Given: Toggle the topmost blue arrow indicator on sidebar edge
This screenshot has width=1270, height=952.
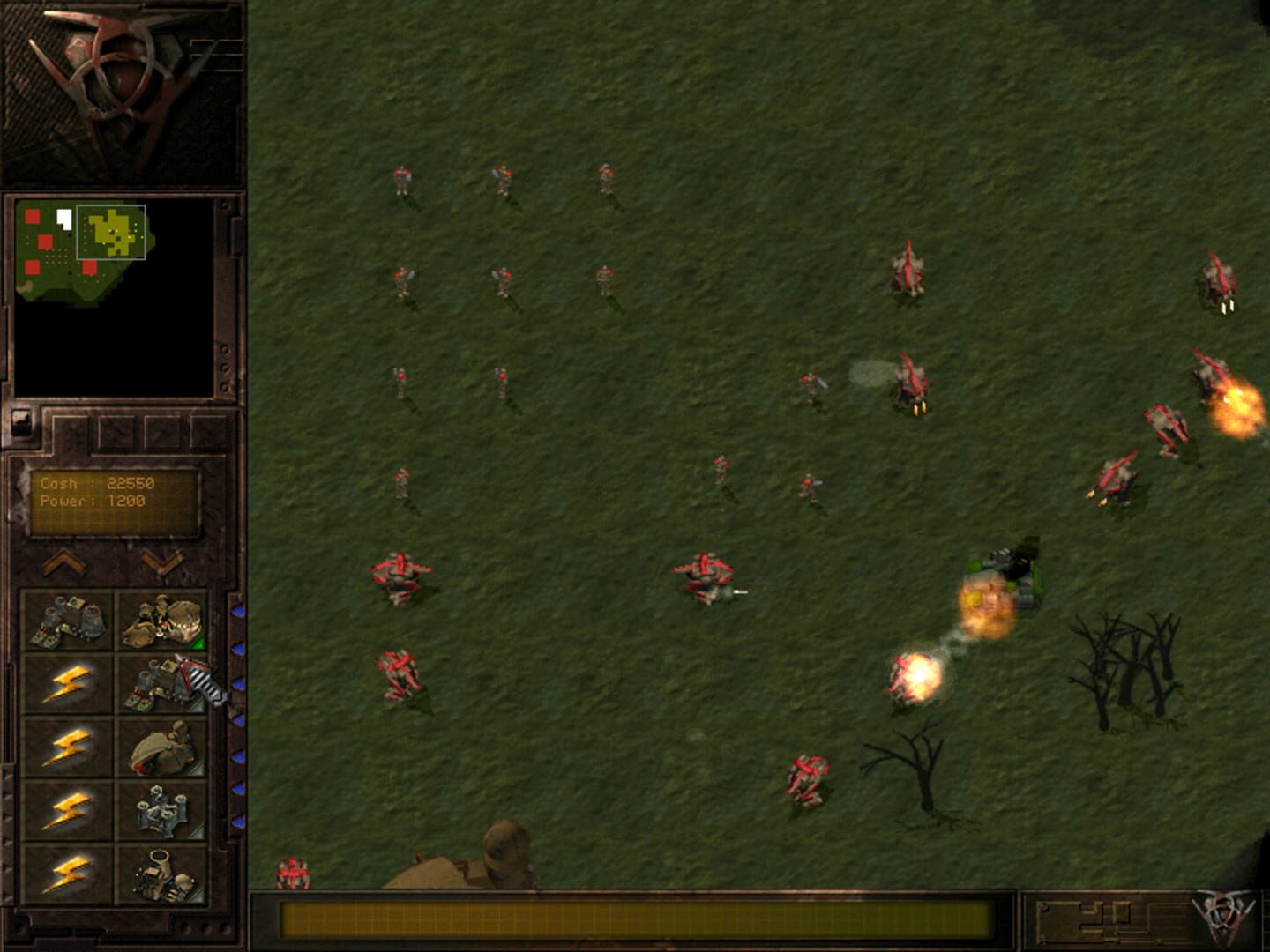Looking at the screenshot, I should pos(240,613).
